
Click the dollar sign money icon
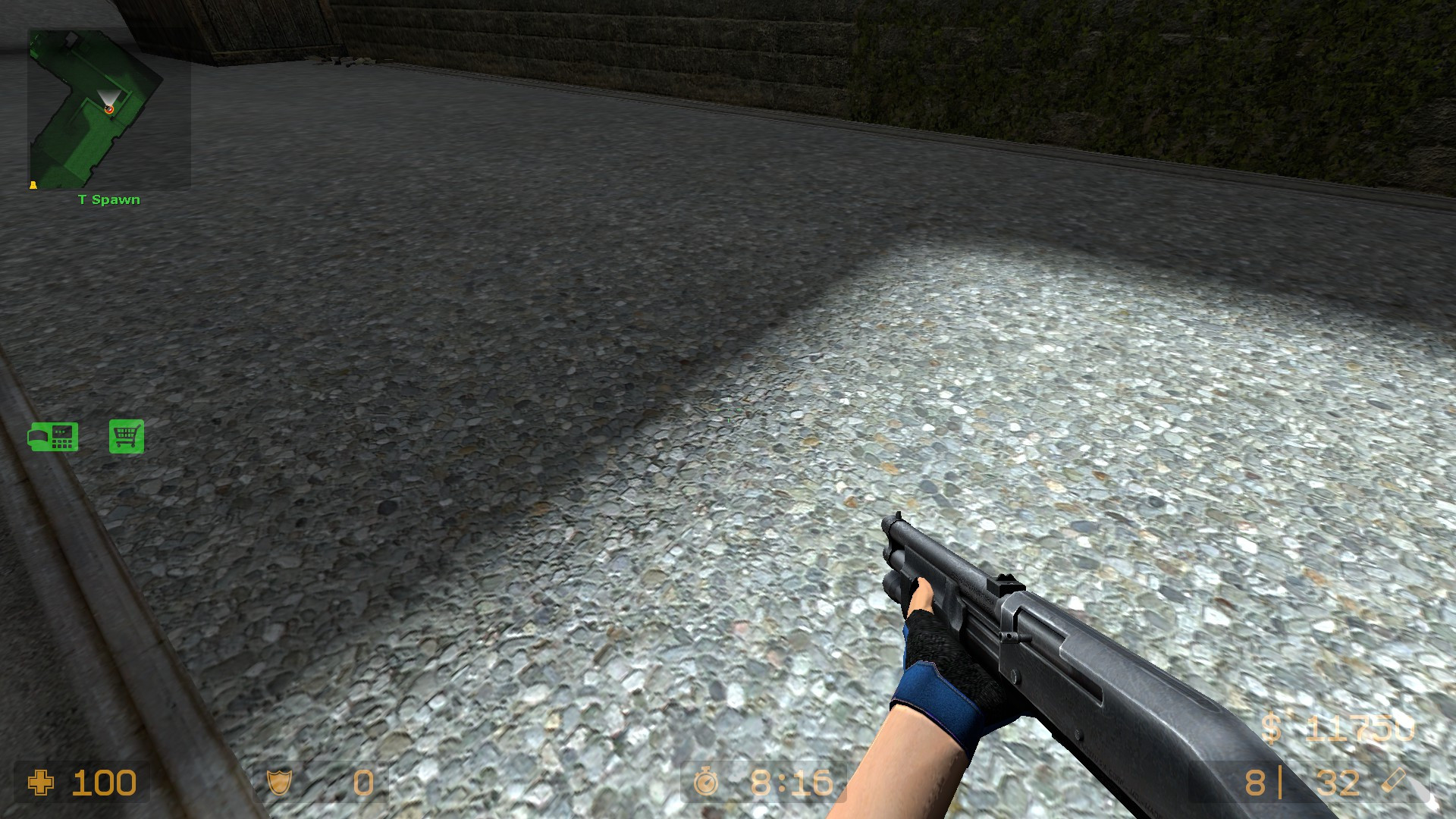coord(1272,727)
